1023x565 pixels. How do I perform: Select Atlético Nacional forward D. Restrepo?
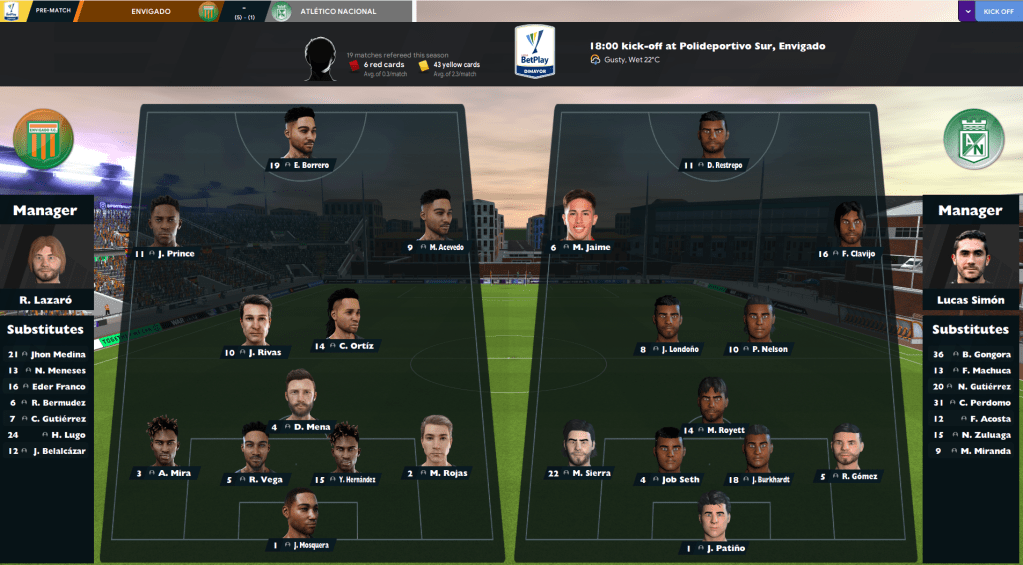(714, 135)
